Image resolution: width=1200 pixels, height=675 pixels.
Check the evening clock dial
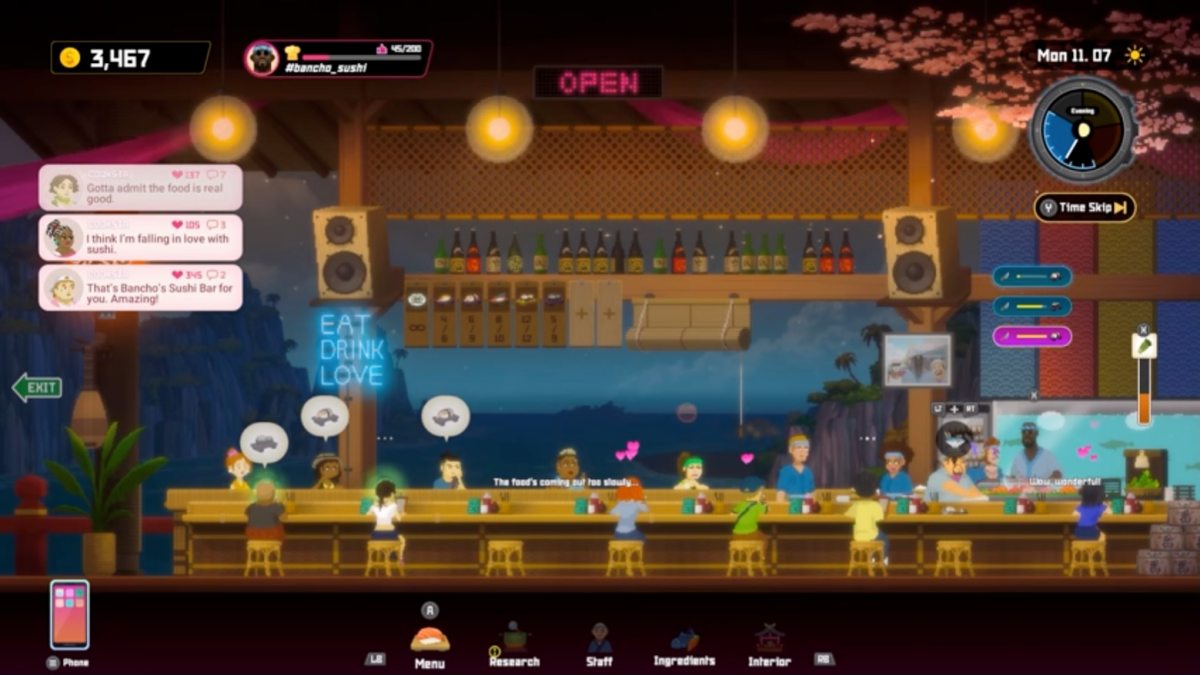pos(1083,130)
